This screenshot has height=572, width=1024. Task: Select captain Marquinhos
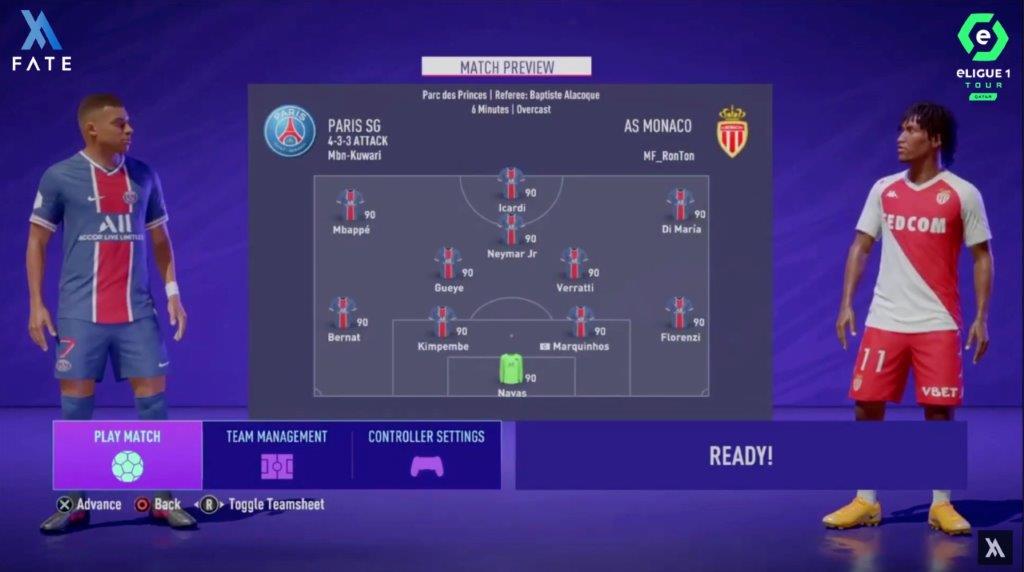[x=580, y=323]
